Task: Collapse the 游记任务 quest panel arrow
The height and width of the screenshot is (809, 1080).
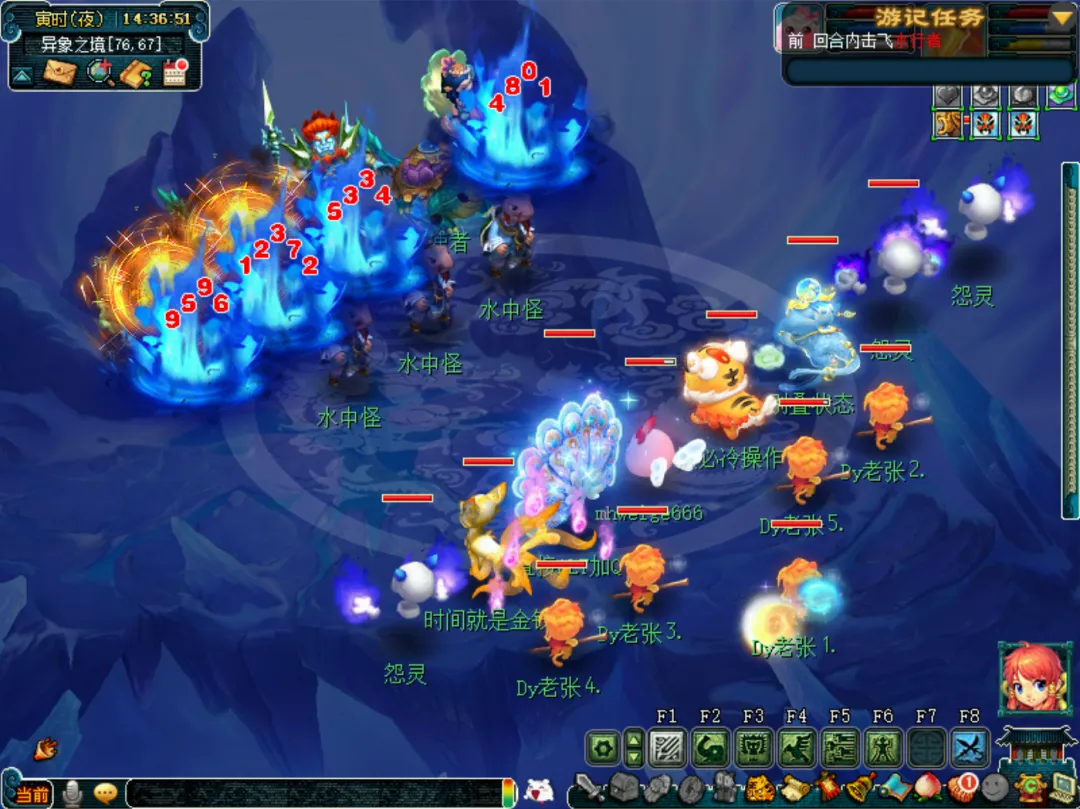Action: [x=1061, y=16]
